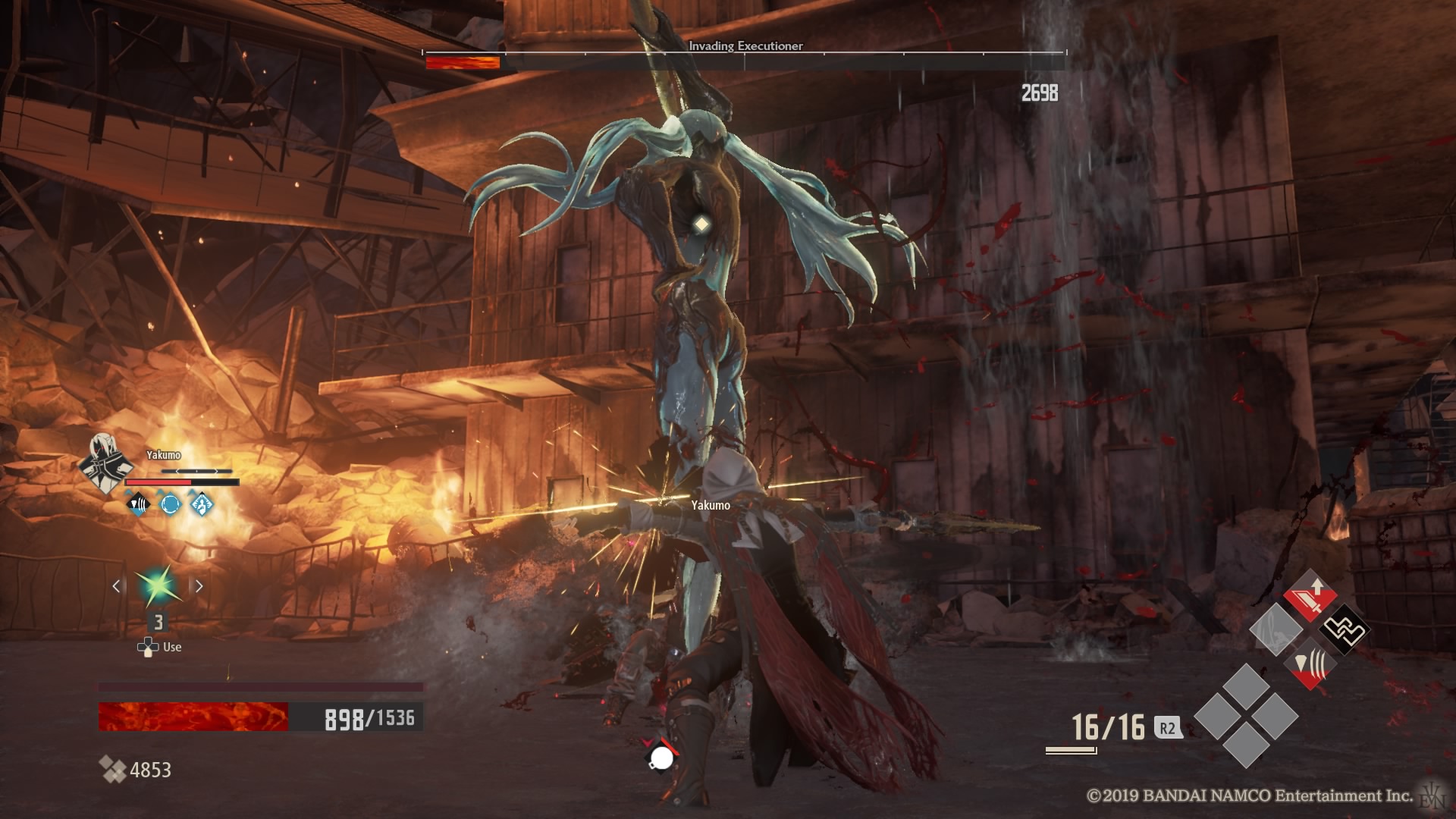Cycle quick item with the right arrow
This screenshot has width=1456, height=819.
pyautogui.click(x=199, y=586)
